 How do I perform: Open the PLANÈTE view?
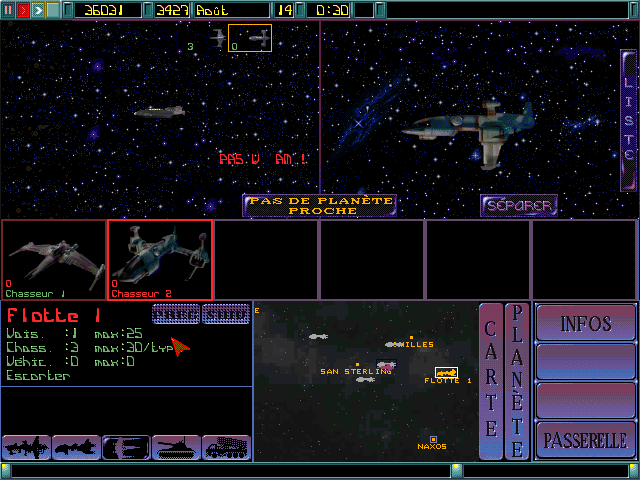[x=517, y=380]
